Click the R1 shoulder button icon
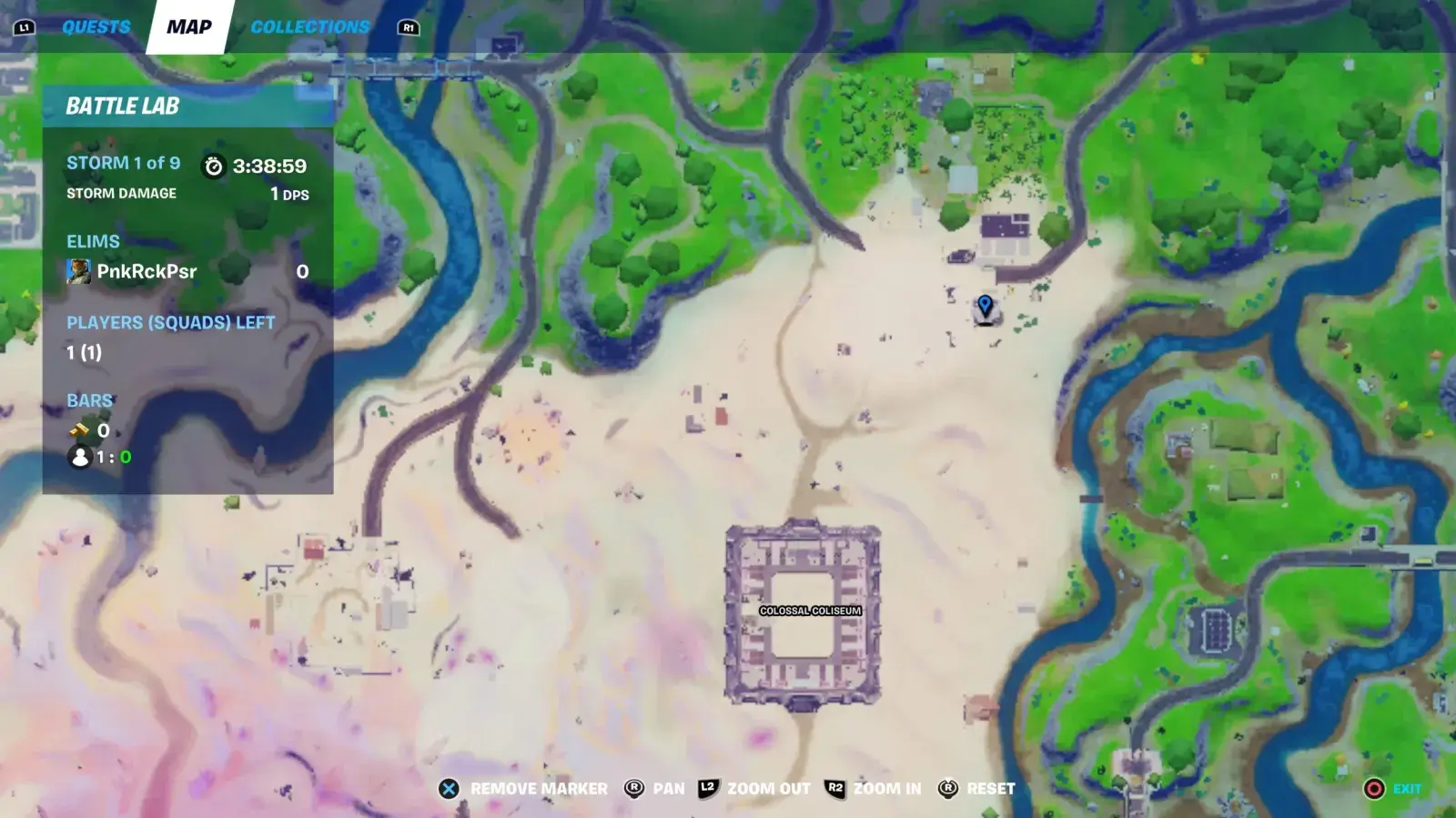This screenshot has width=1456, height=818. (410, 27)
